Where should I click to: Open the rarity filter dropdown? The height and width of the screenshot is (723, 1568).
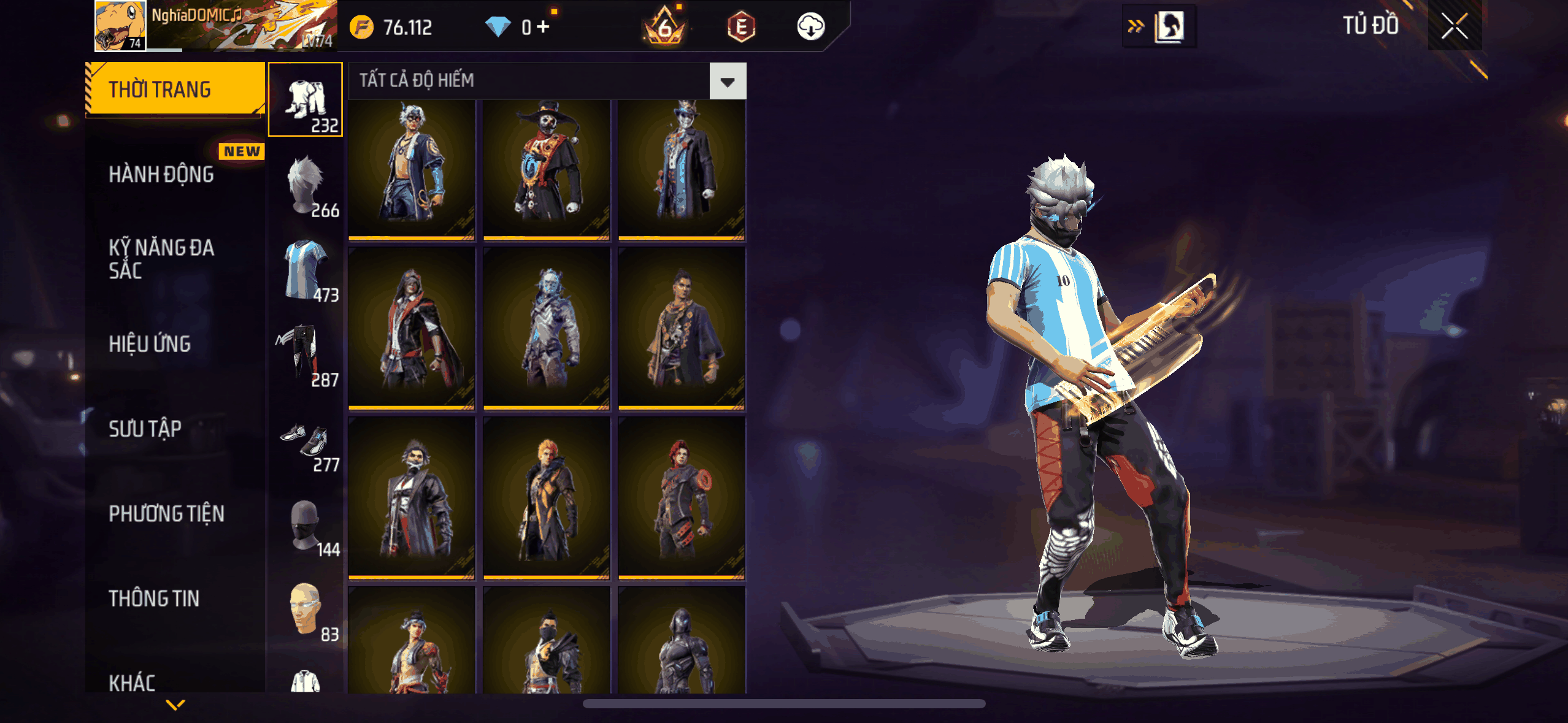point(728,82)
